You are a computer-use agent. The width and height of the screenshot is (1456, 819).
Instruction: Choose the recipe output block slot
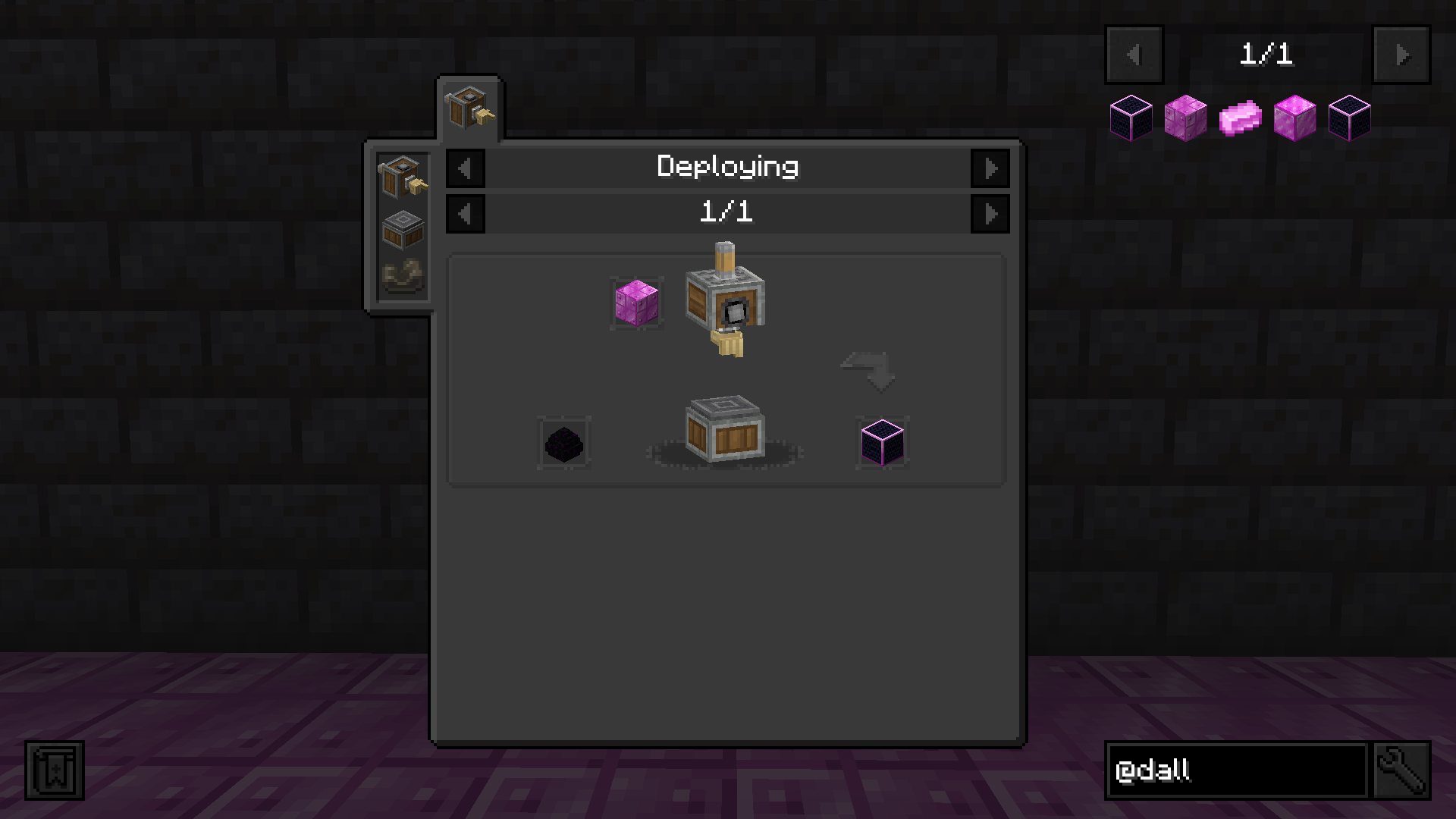pos(882,443)
